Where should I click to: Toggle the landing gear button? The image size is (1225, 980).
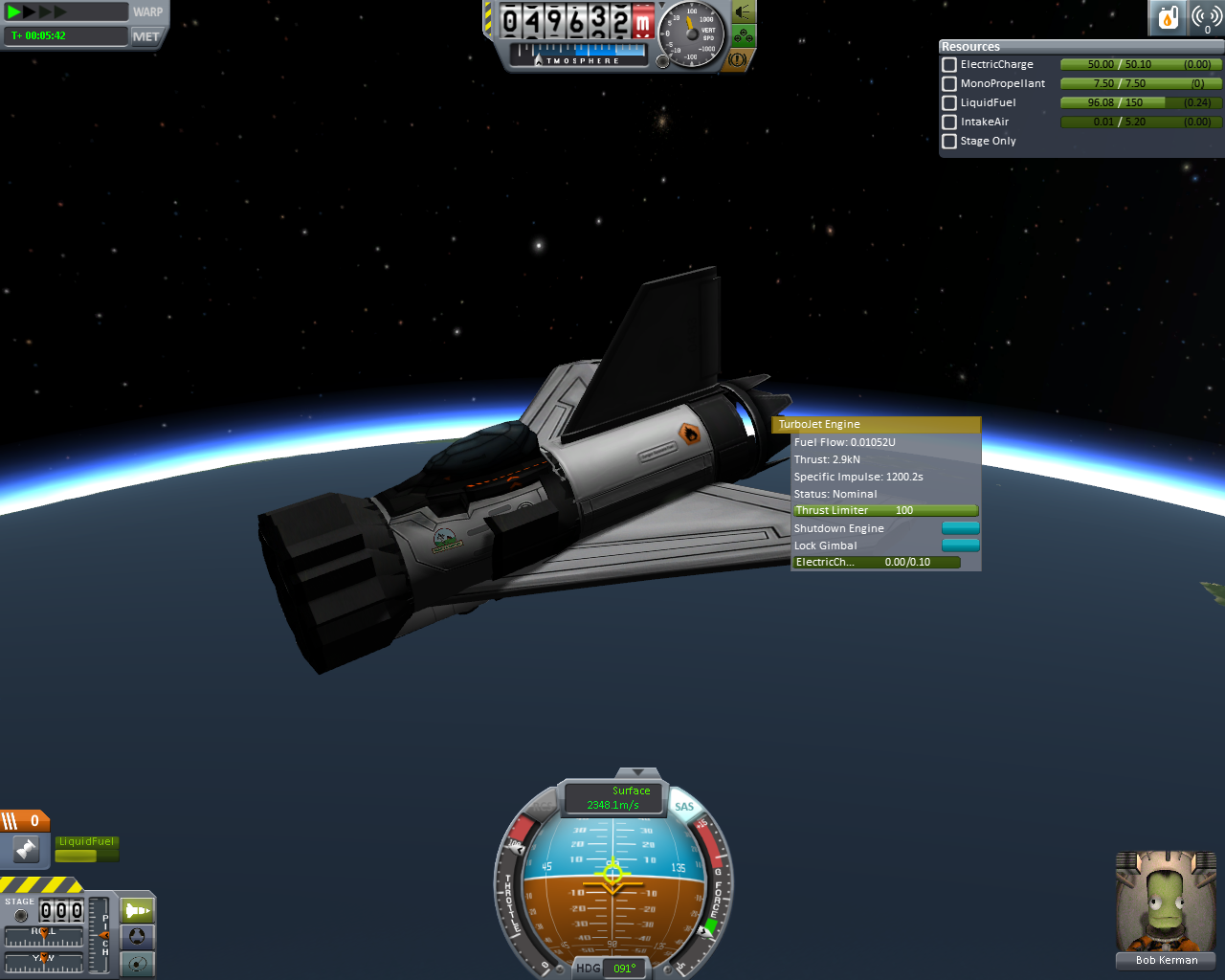point(743,36)
